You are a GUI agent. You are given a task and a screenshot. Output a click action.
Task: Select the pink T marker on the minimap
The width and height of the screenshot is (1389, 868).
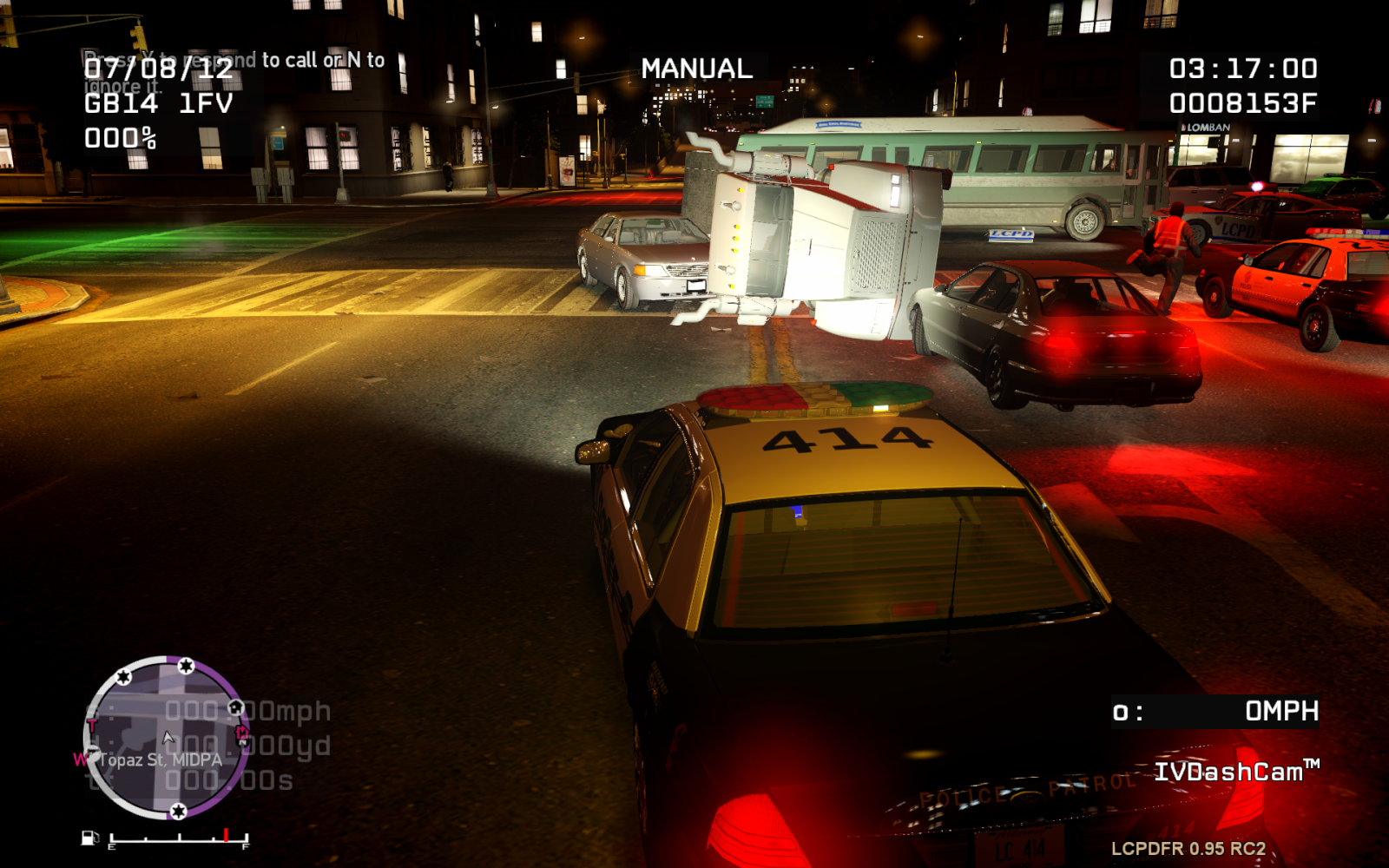click(92, 727)
